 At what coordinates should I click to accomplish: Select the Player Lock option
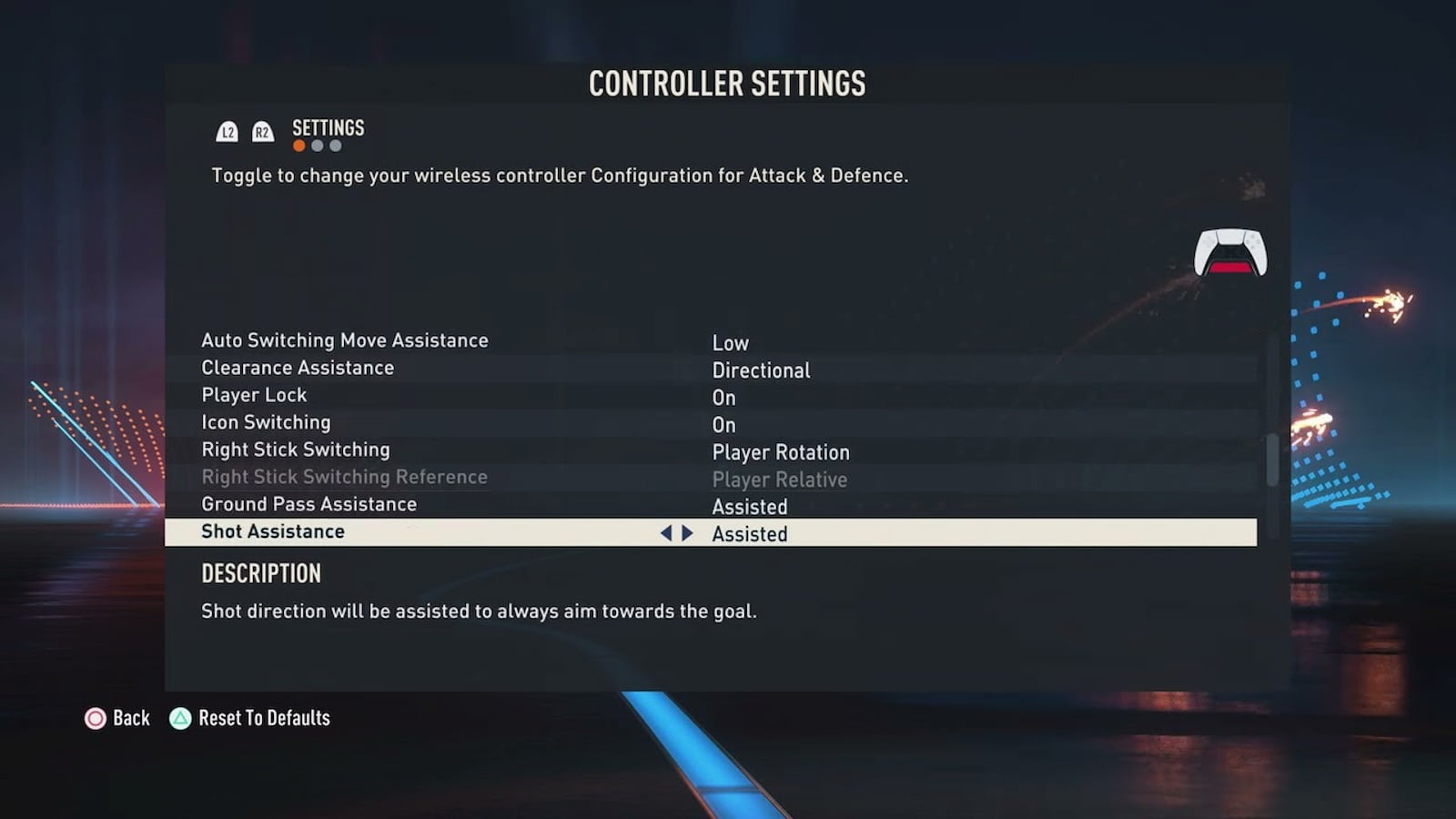coord(254,396)
